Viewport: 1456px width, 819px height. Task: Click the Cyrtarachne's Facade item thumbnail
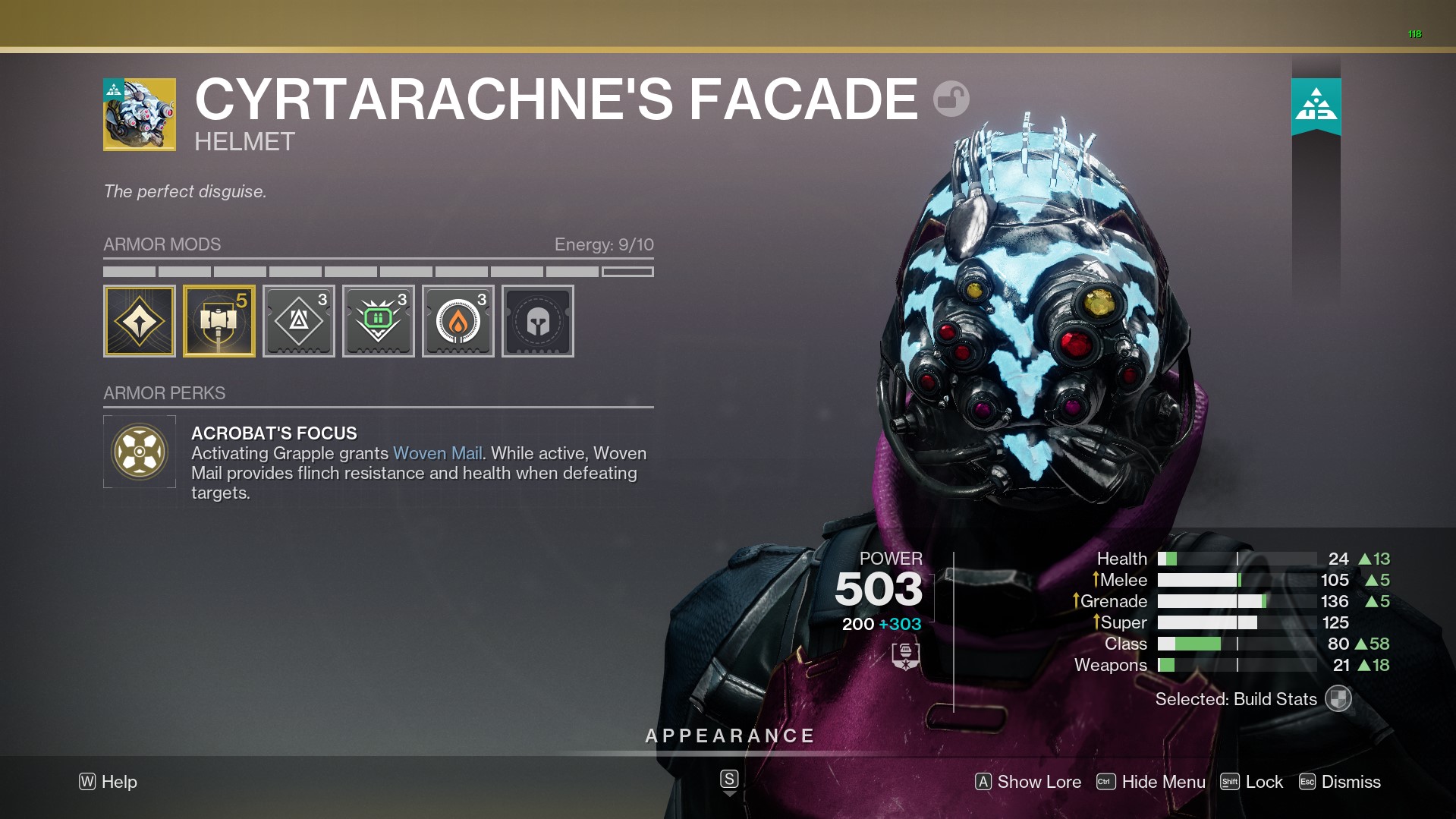point(140,115)
